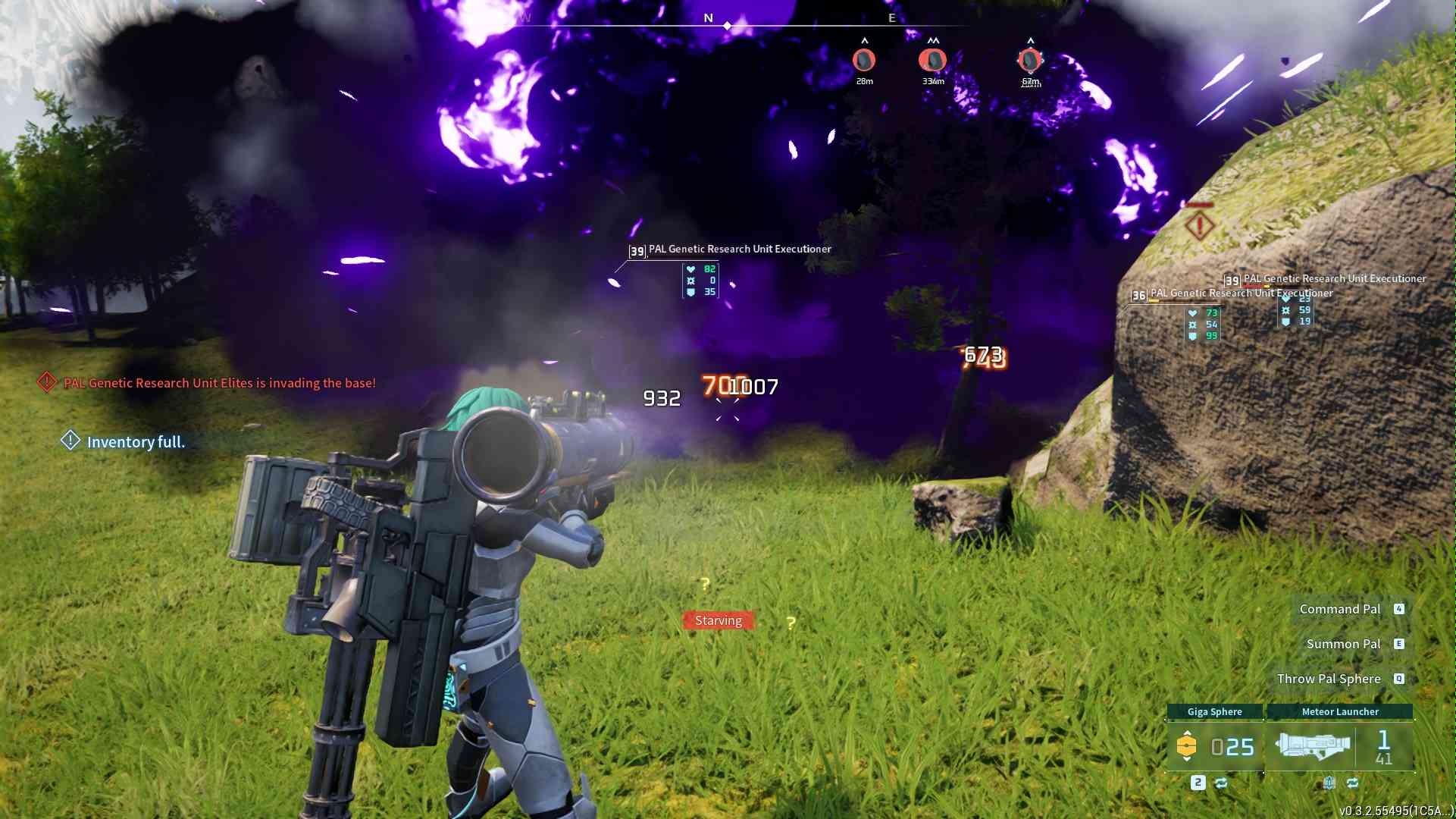Select the Giga Sphere slot header tab
1456x819 pixels.
pos(1215,711)
